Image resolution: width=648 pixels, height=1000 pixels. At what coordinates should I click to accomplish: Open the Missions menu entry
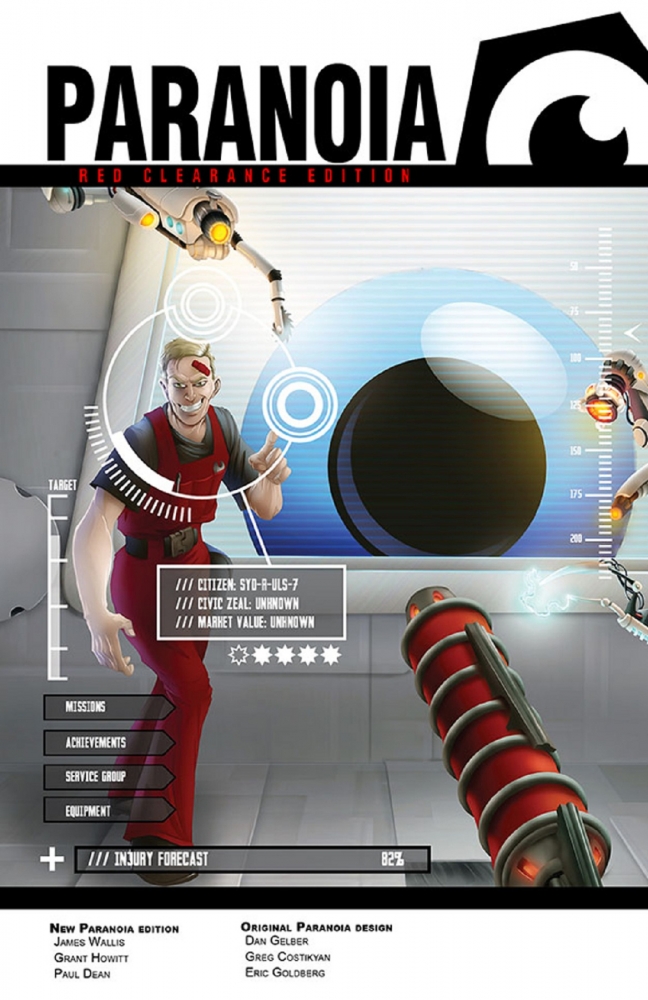(x=107, y=707)
